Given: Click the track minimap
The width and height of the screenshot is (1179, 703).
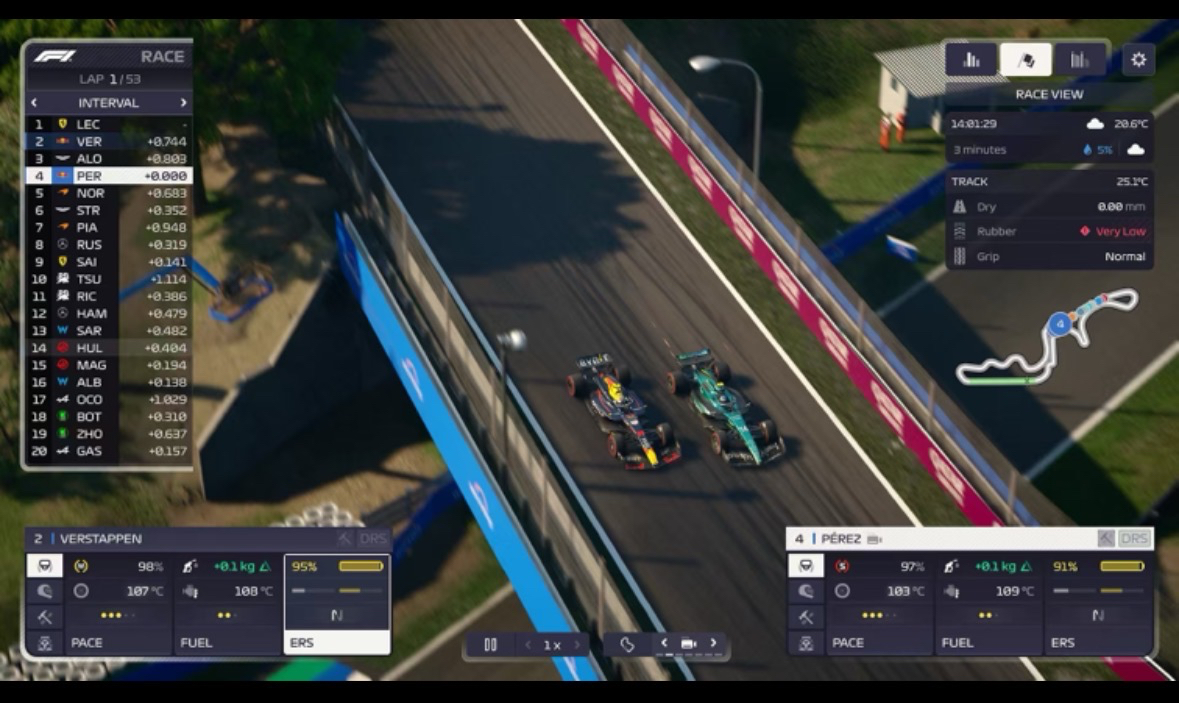Looking at the screenshot, I should (1046, 338).
